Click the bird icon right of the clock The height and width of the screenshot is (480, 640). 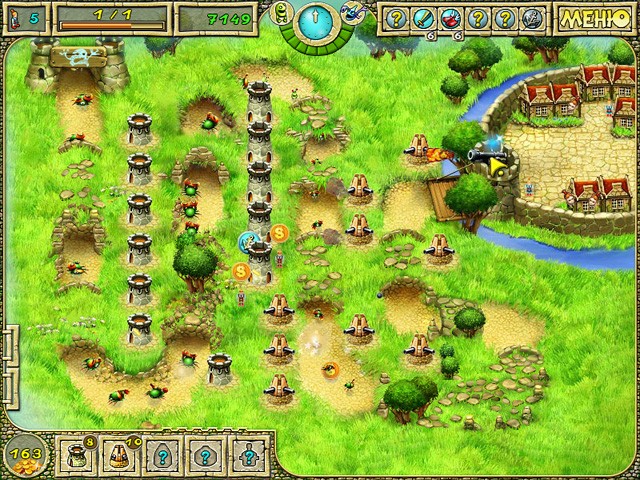pos(353,12)
